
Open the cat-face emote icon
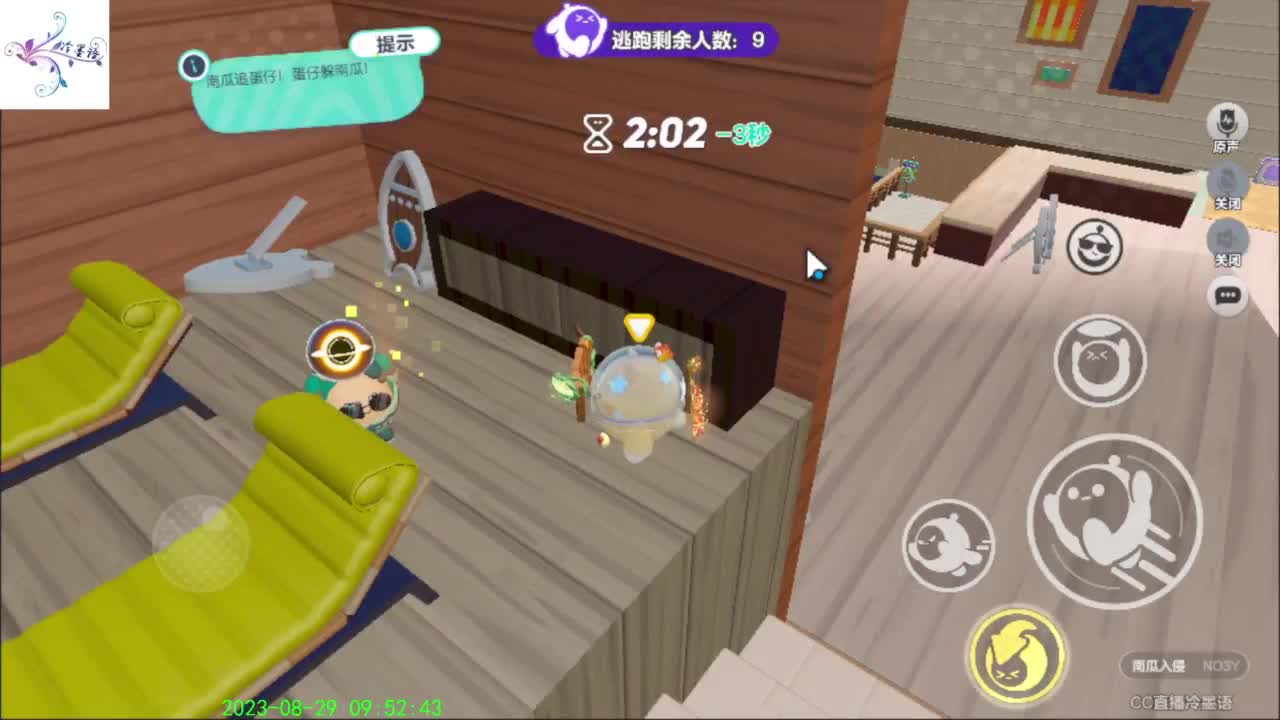(x=1100, y=362)
